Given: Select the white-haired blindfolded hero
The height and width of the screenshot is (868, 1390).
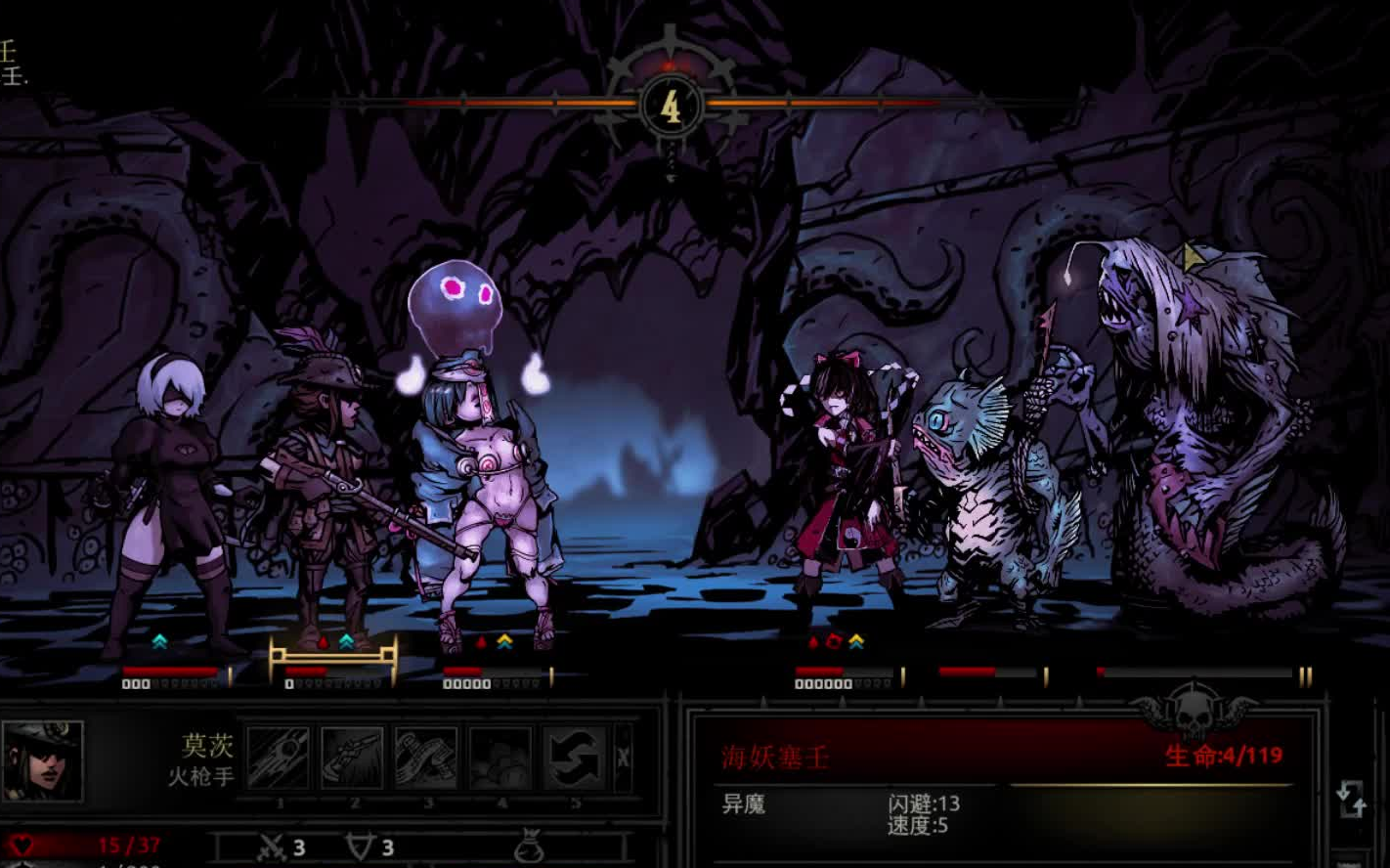Looking at the screenshot, I should point(166,499).
